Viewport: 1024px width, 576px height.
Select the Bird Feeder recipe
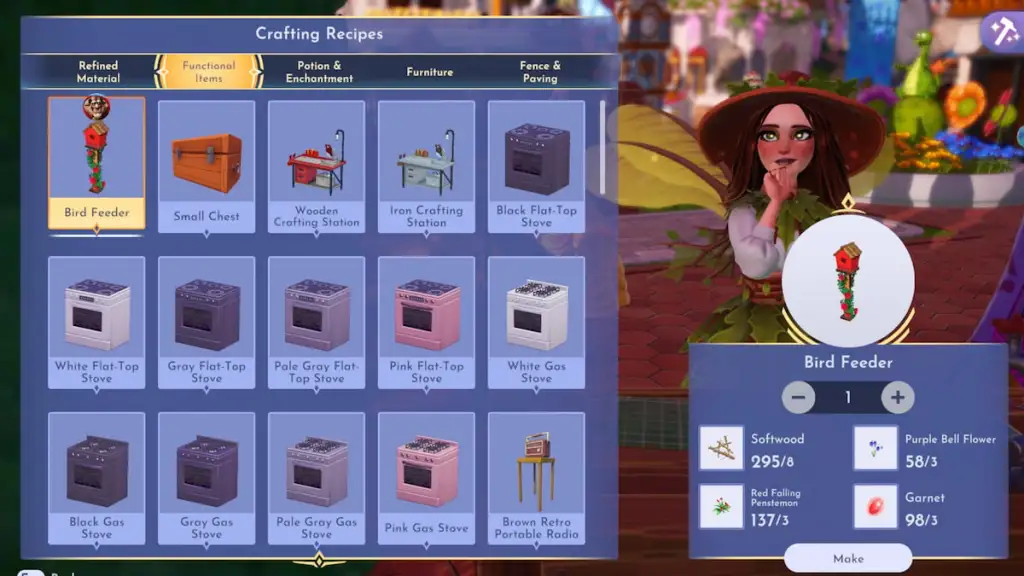coord(97,162)
